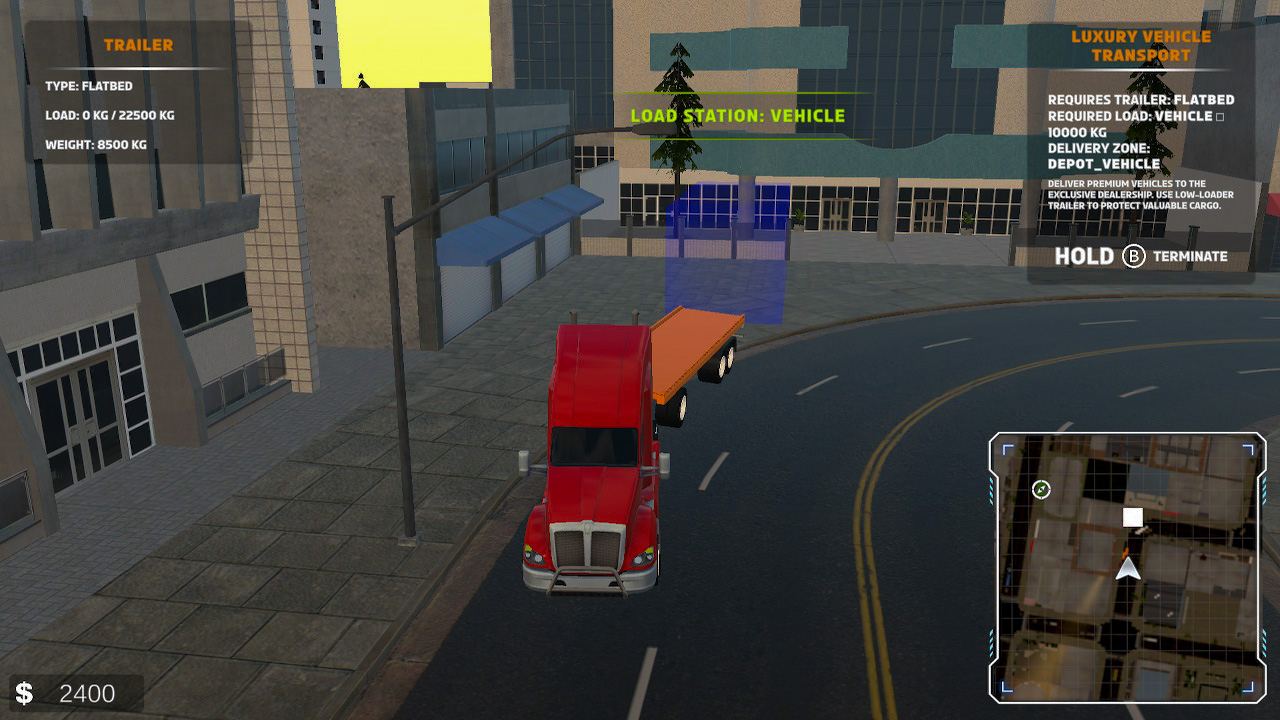1280x720 pixels.
Task: Expand the mission description text
Action: 1140,195
